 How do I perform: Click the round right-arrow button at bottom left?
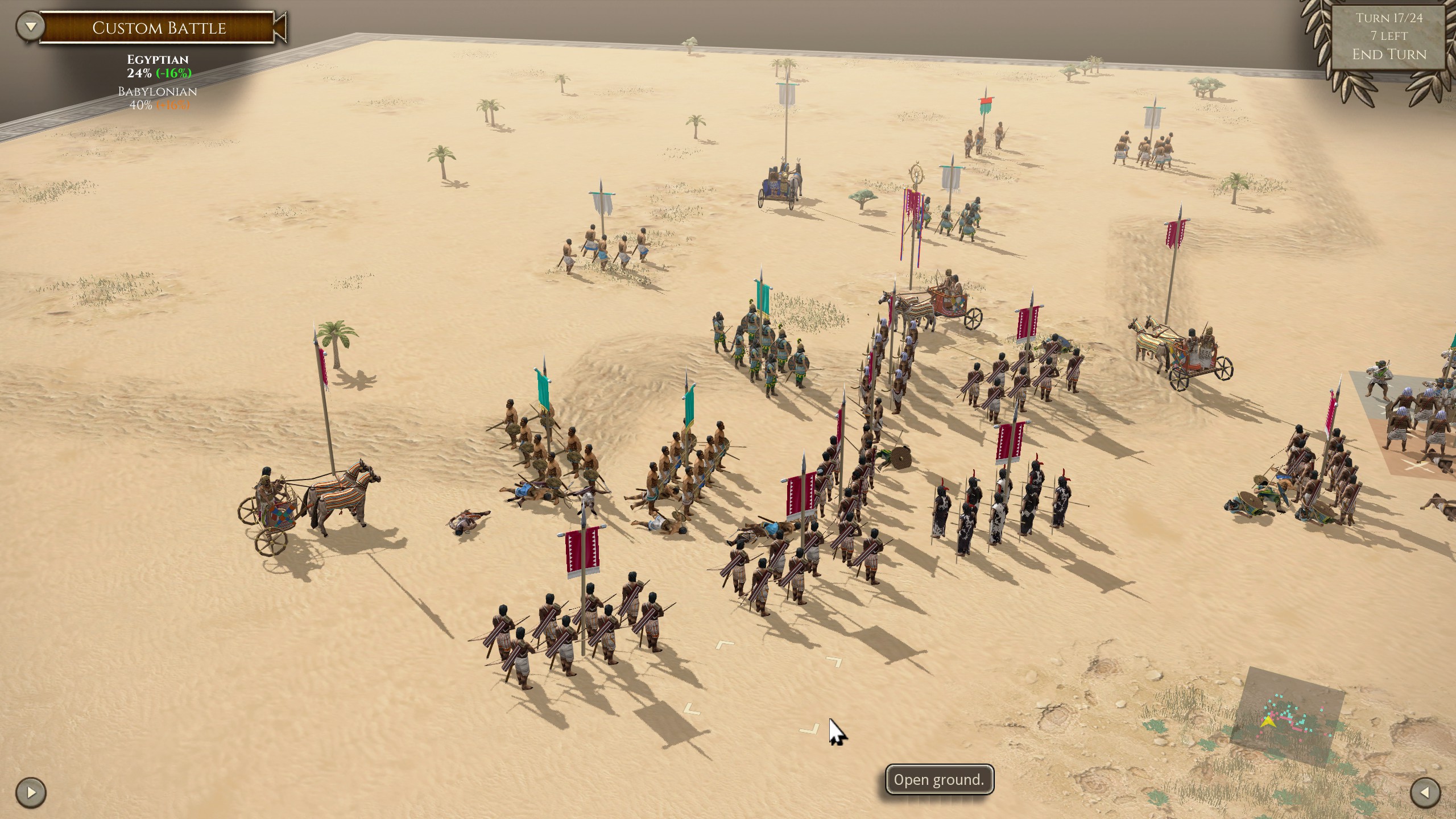point(31,792)
